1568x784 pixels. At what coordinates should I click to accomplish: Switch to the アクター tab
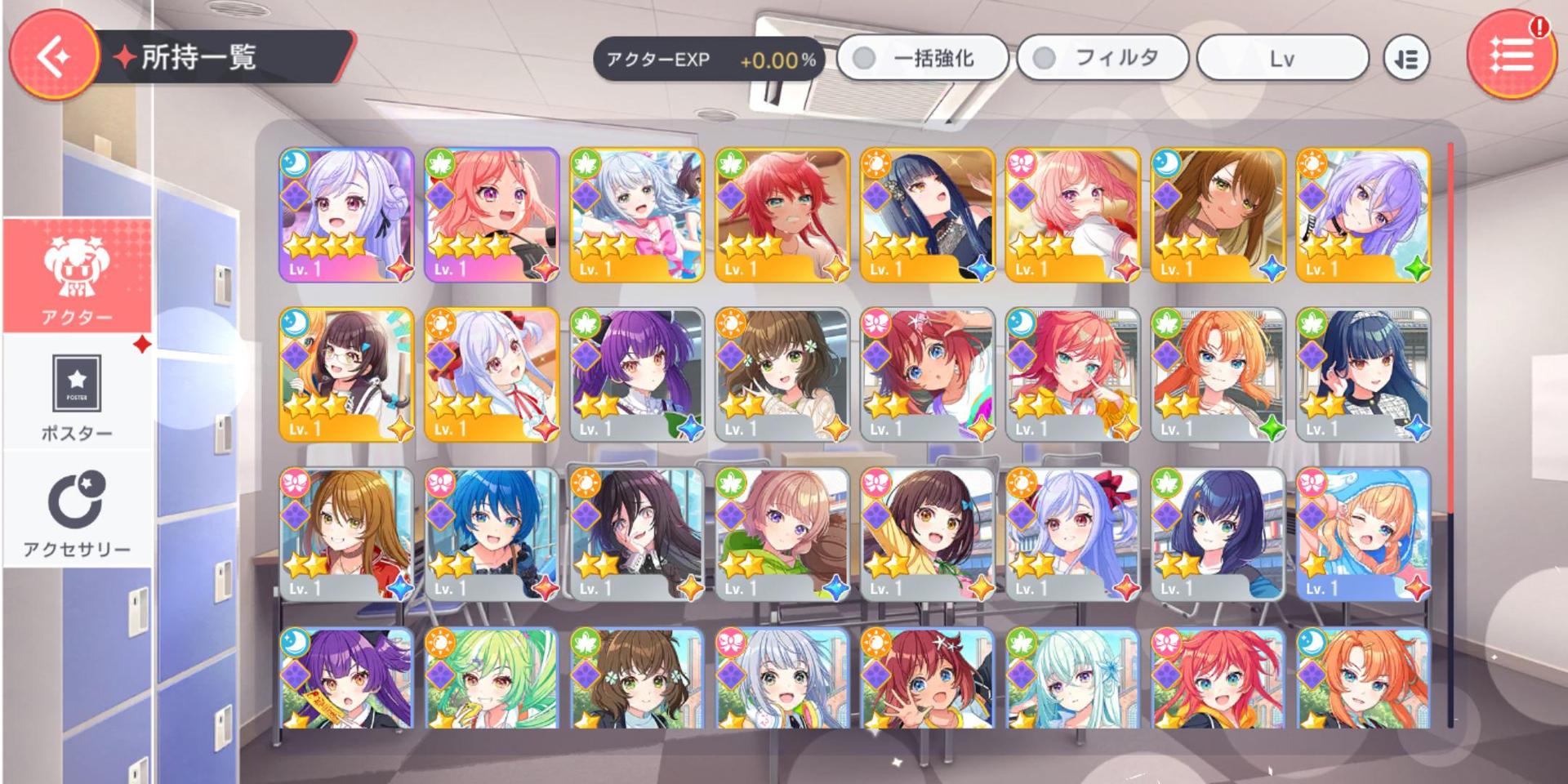coord(78,278)
